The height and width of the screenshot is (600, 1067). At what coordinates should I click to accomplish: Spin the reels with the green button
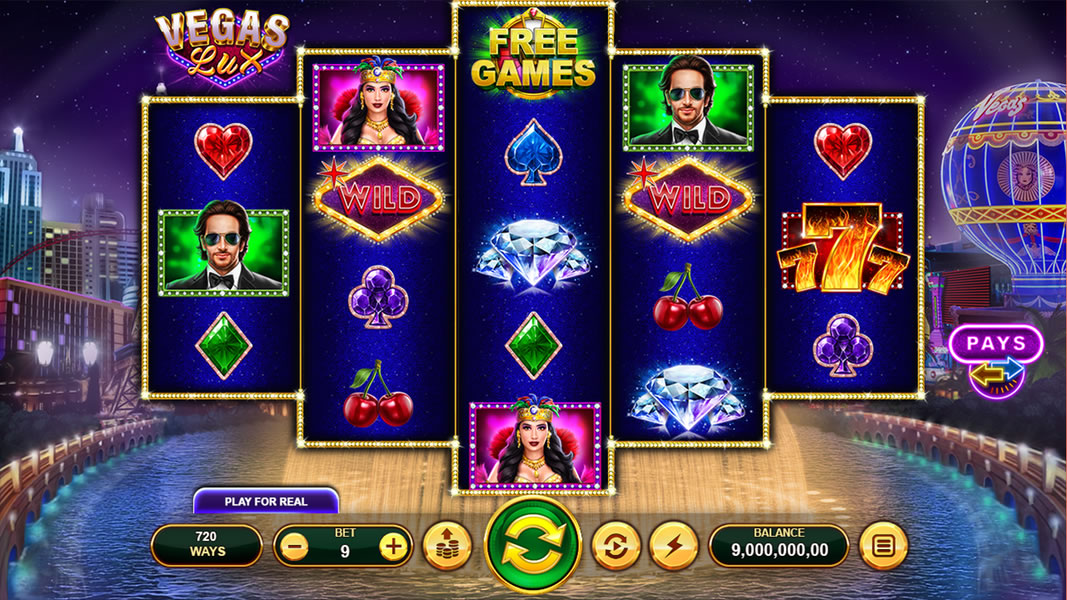533,545
